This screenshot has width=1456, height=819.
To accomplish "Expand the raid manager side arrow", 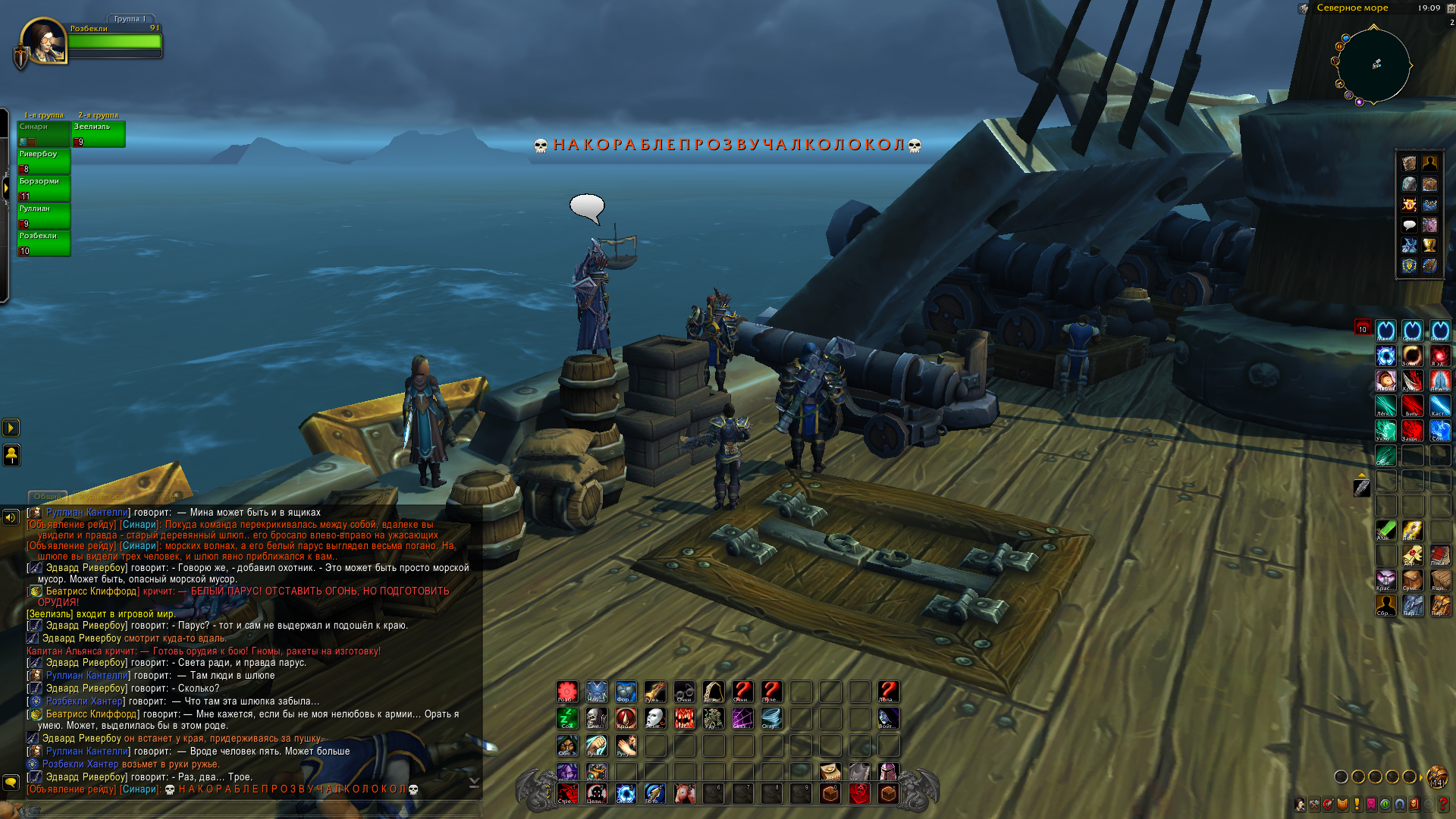I will tap(5, 187).
